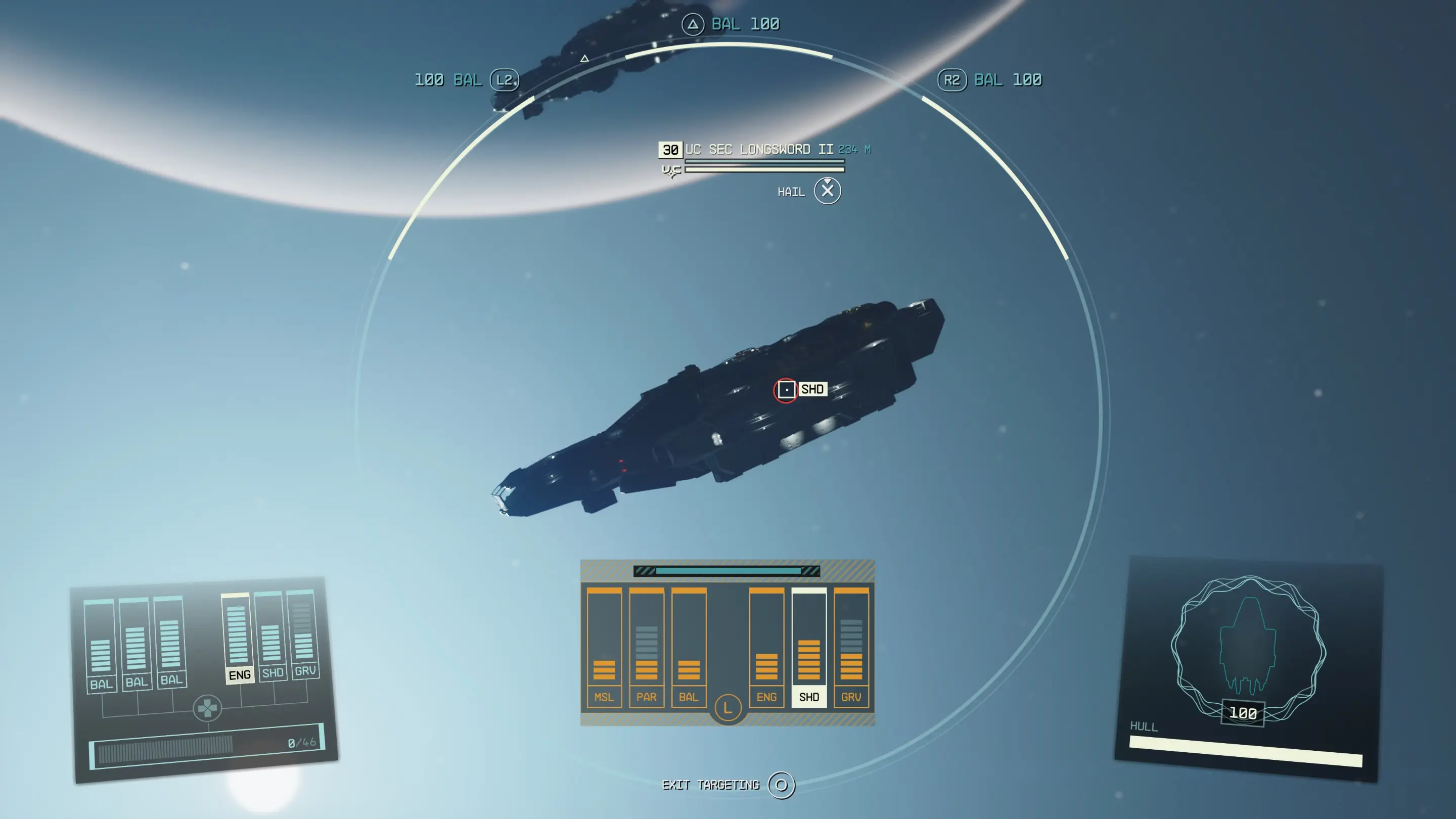Target the PAR system of the enemy ship
The height and width of the screenshot is (819, 1456).
coord(647,645)
